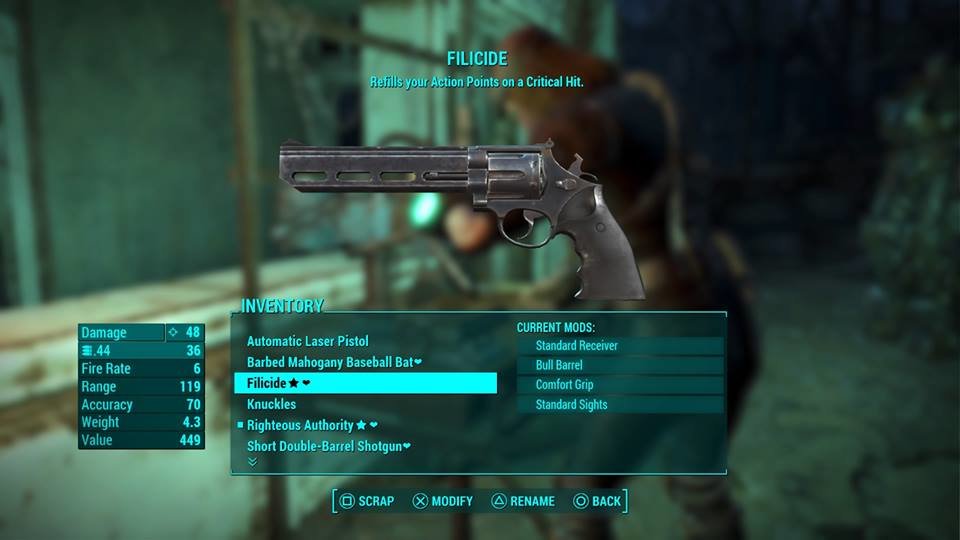Viewport: 960px width, 540px height.
Task: Select the Bull Barrel mod row
Action: (x=621, y=366)
